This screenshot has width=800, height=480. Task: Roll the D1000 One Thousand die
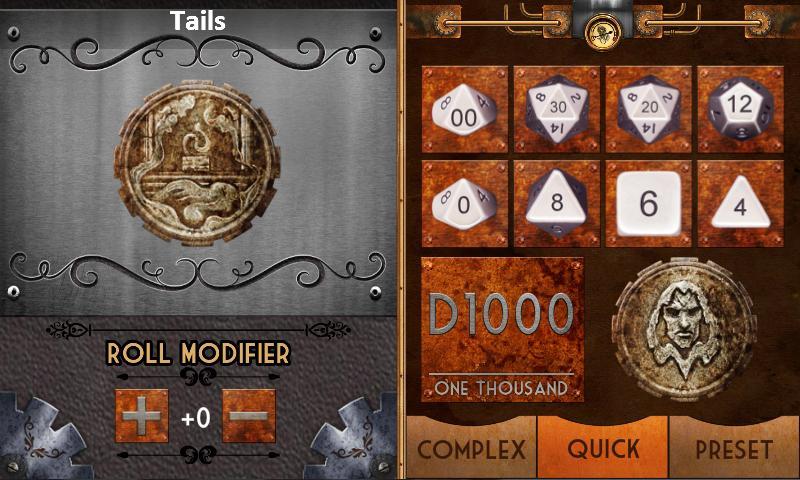pyautogui.click(x=503, y=329)
